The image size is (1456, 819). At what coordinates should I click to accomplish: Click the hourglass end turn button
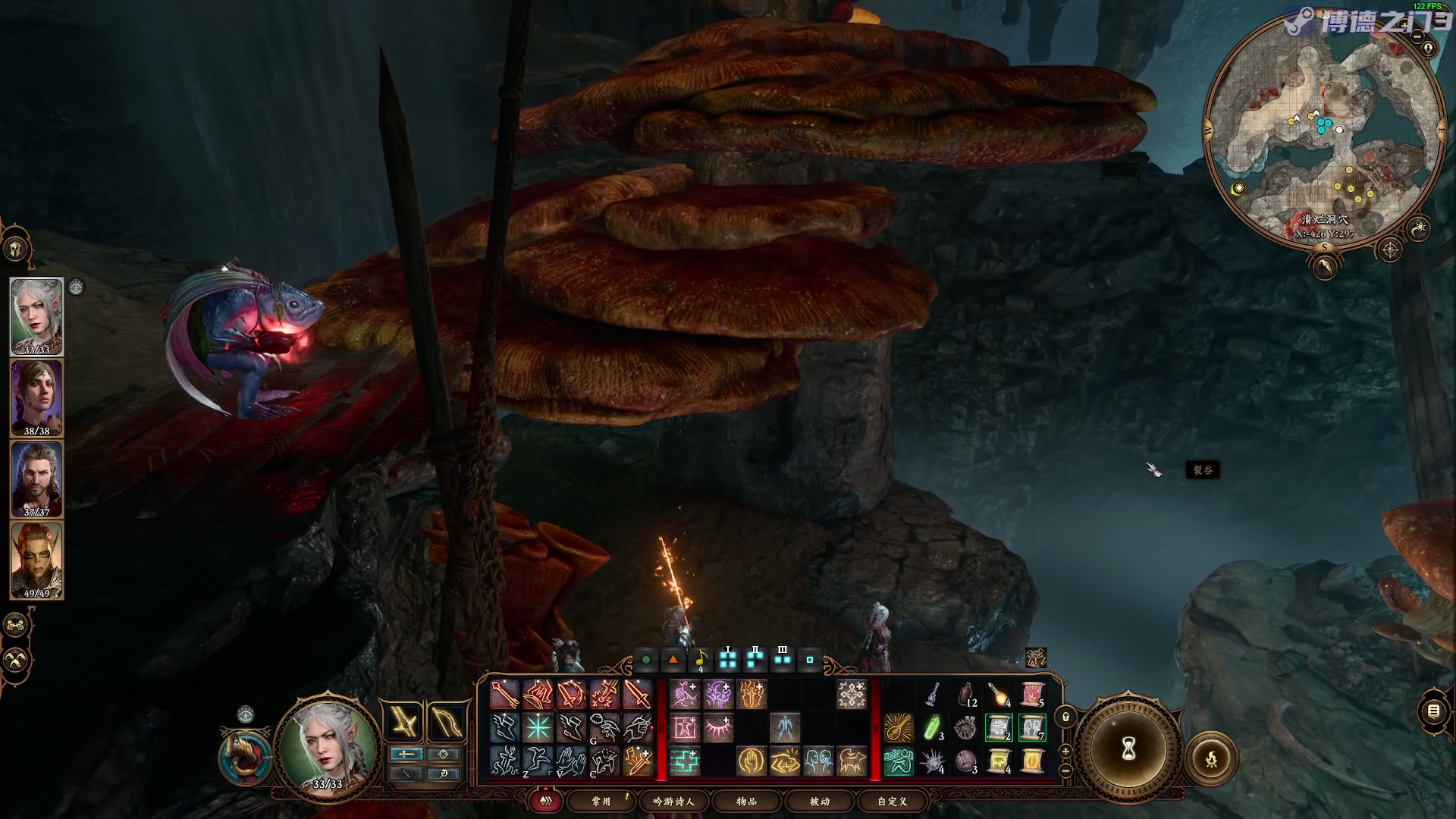point(1128,749)
